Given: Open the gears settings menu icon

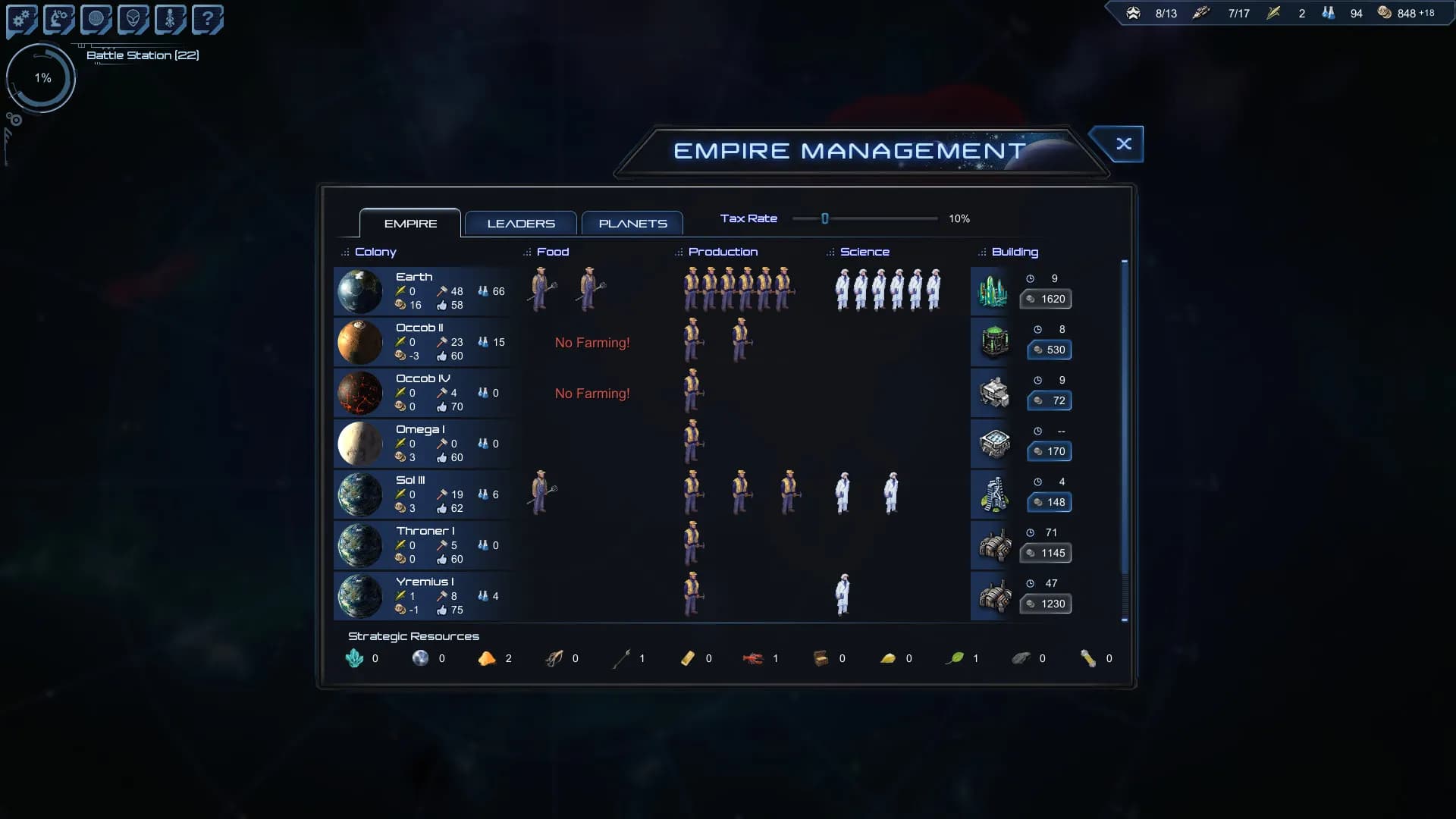Looking at the screenshot, I should pos(21,19).
